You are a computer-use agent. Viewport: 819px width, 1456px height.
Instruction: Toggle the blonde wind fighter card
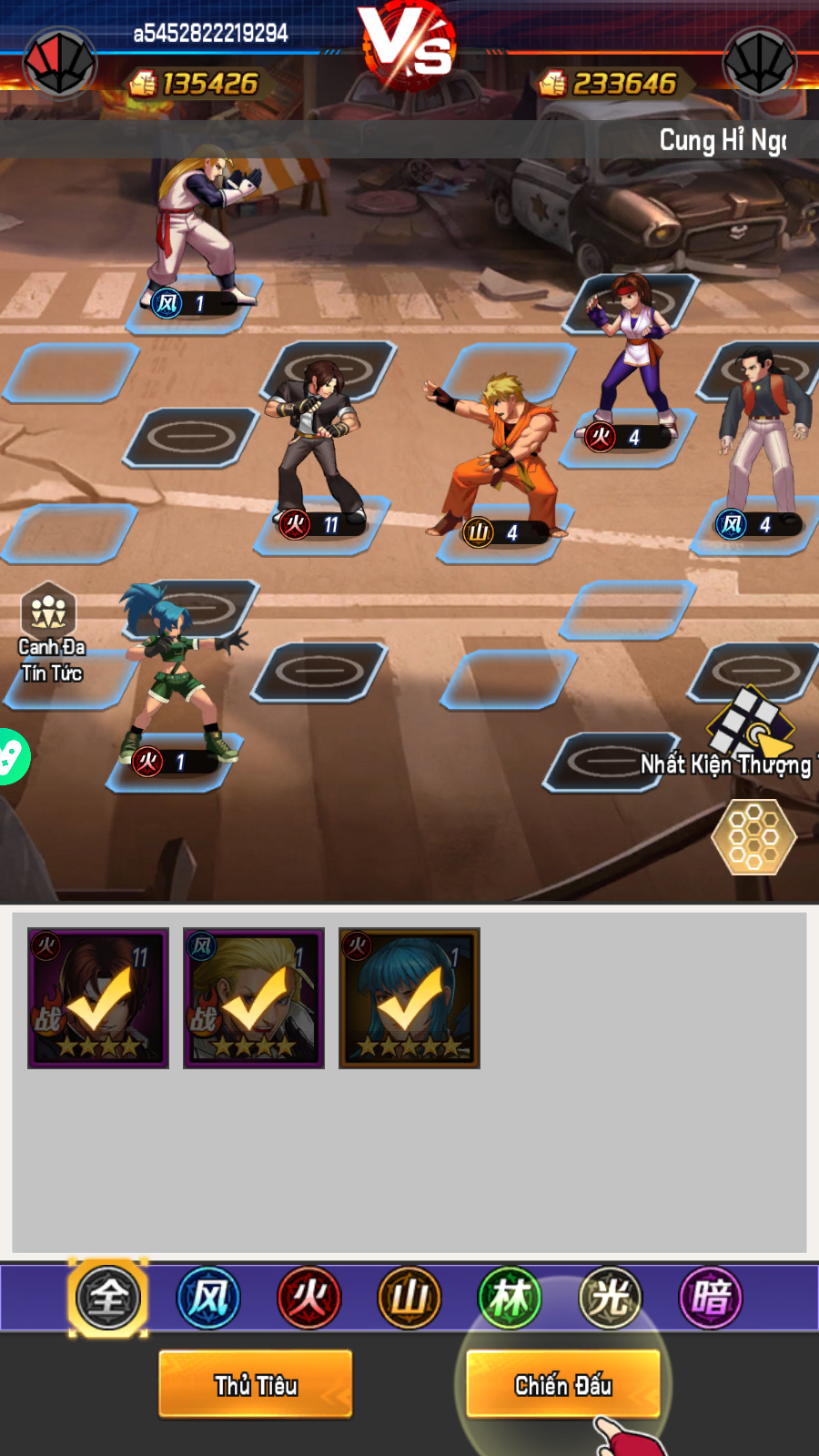254,998
